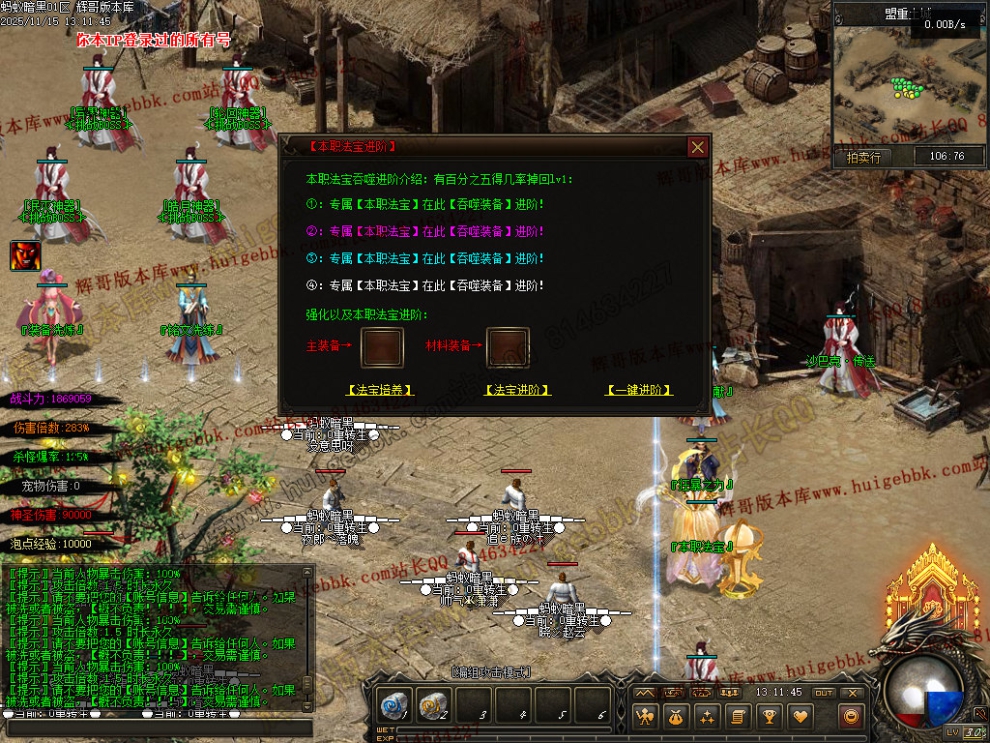Activate 一键进阶 in the dialog
Image resolution: width=990 pixels, height=743 pixels.
point(640,390)
